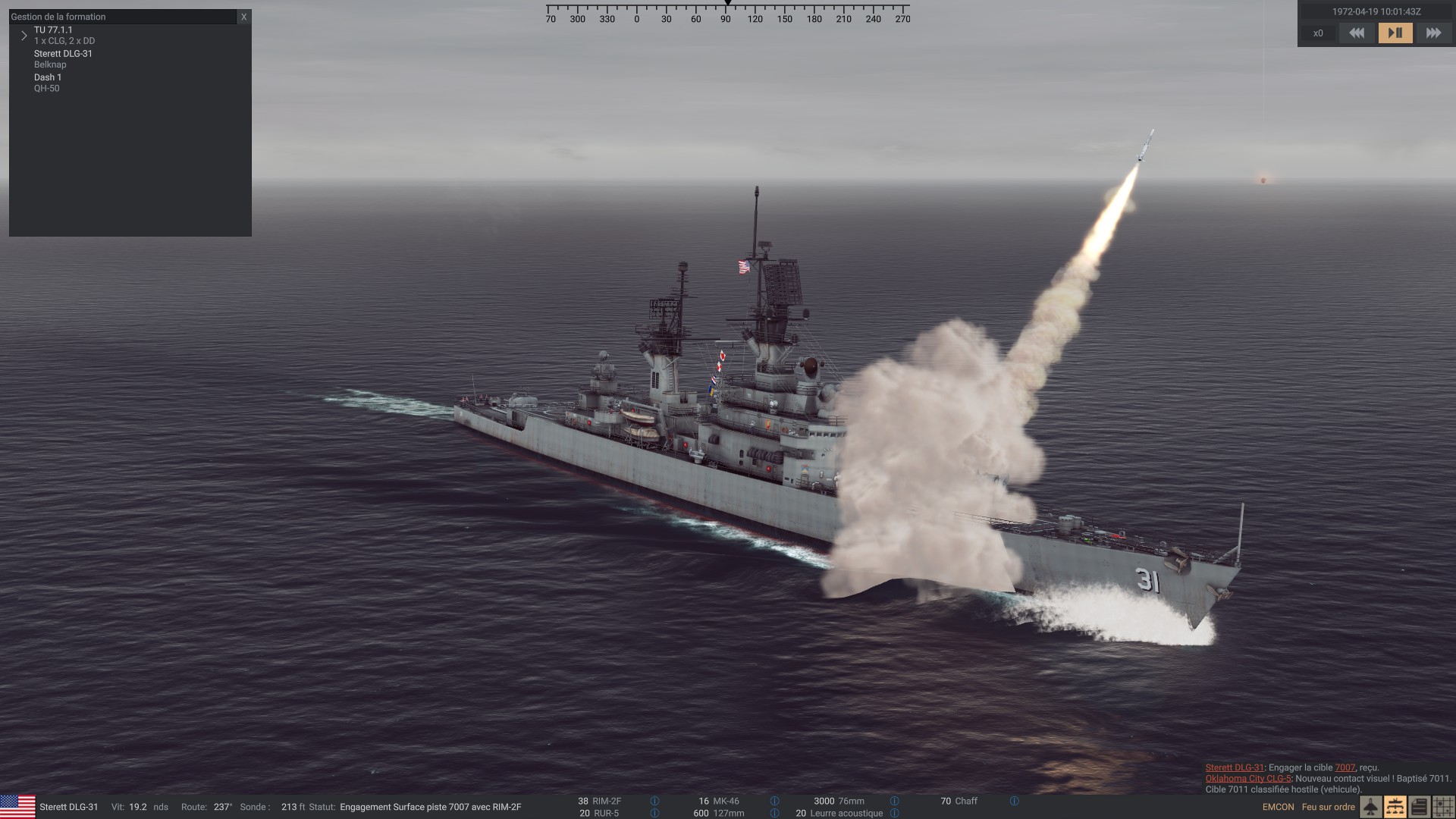1456x819 pixels.
Task: Show info for the Chaff countermeasure
Action: click(1014, 801)
